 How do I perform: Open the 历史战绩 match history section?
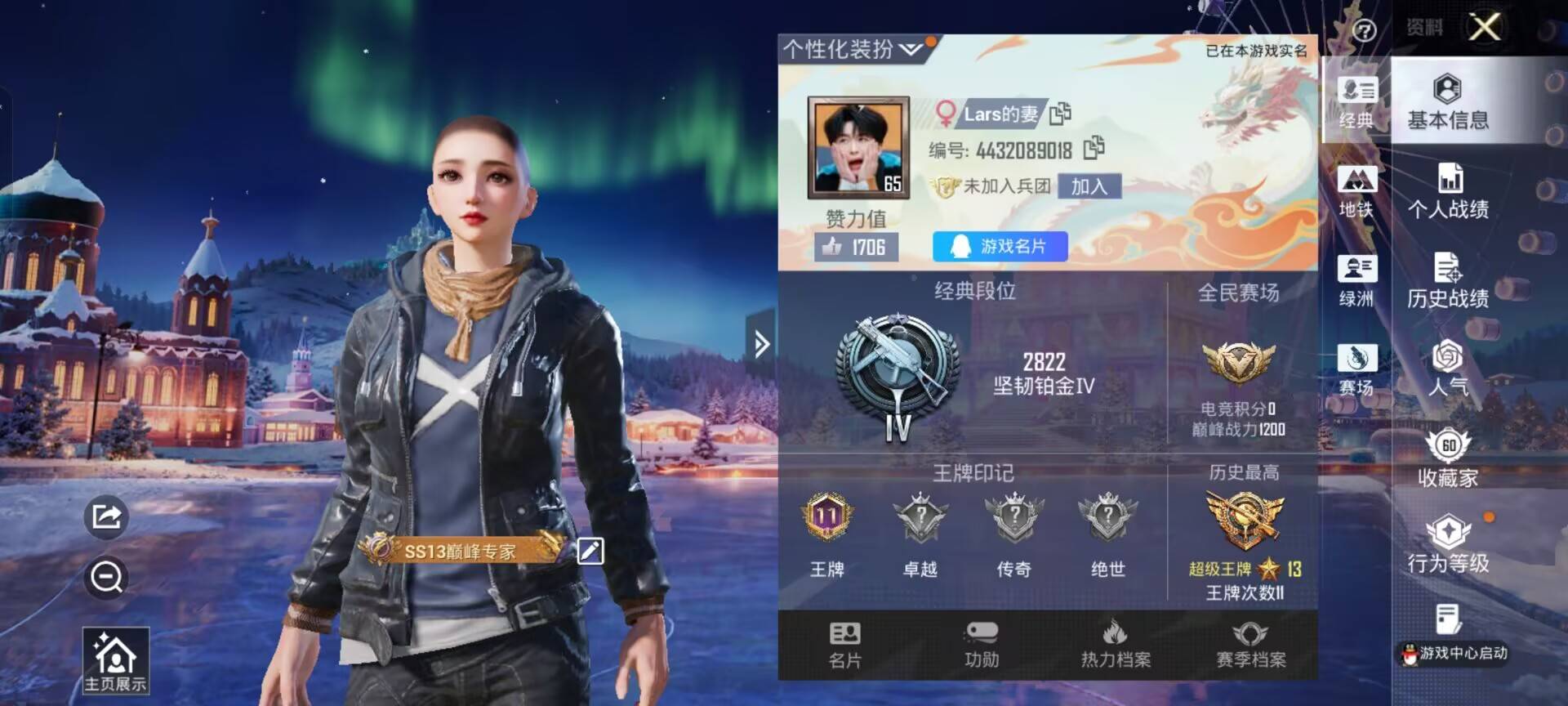tap(1447, 280)
